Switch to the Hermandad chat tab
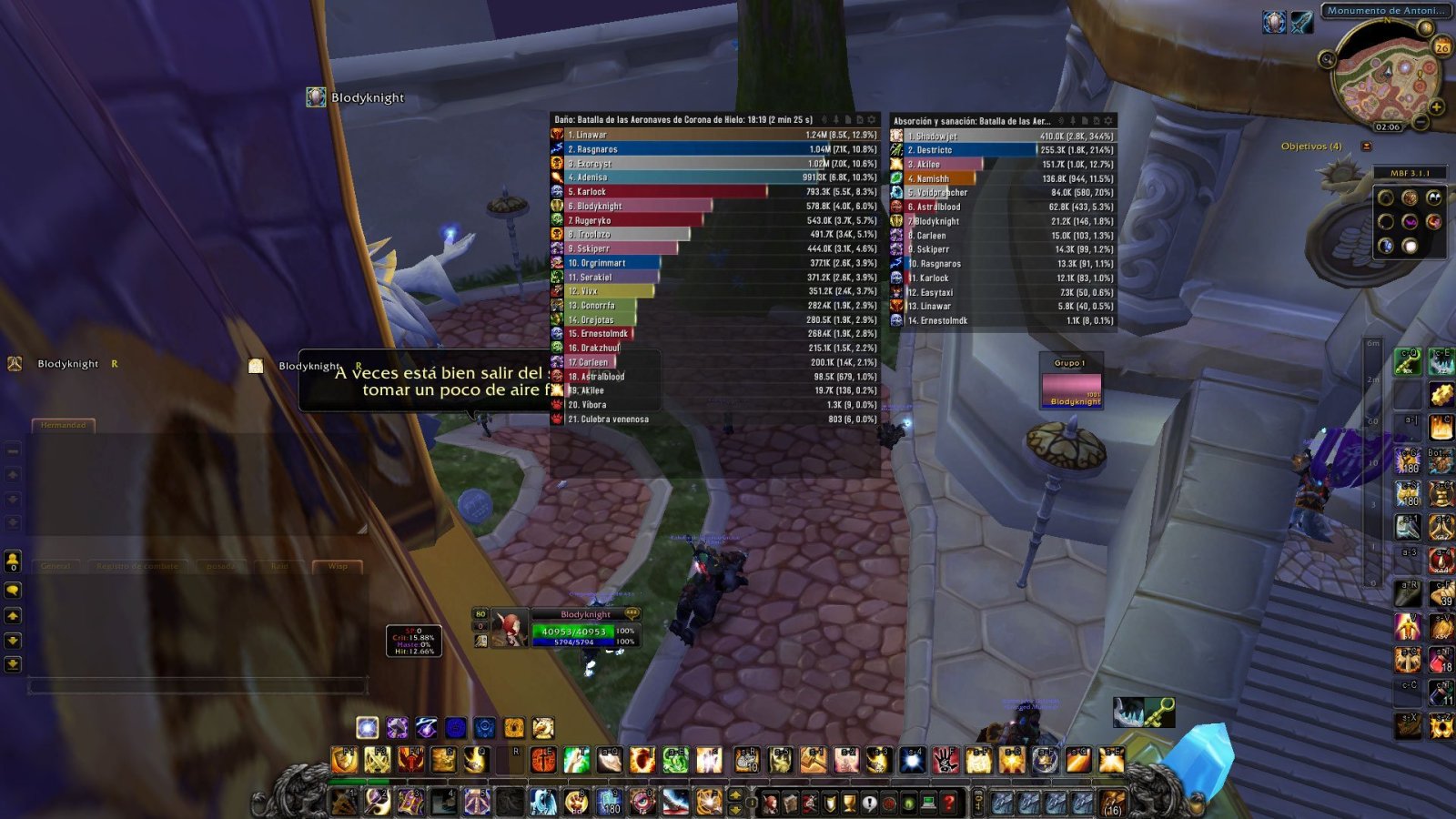Viewport: 1456px width, 819px height. 63,425
